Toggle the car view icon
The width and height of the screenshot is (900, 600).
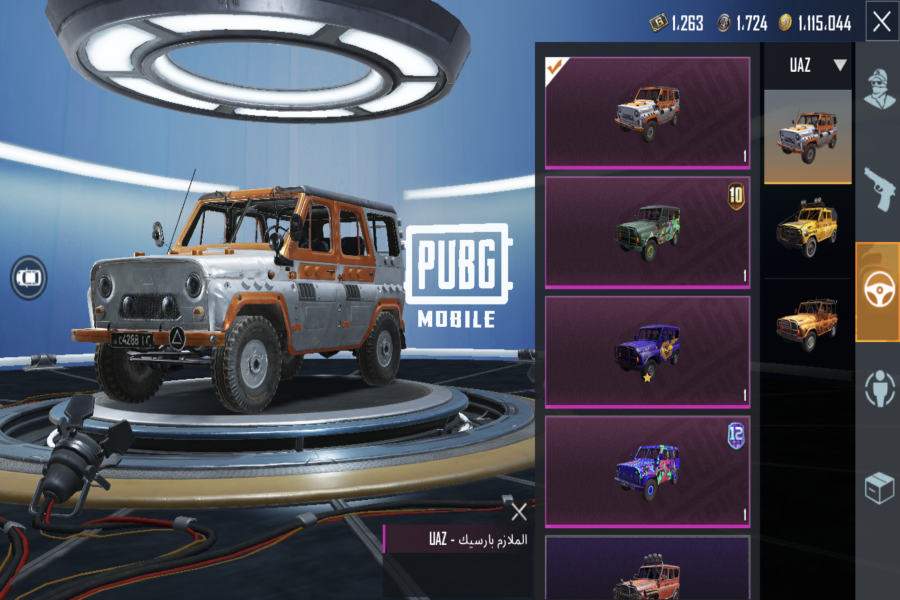click(29, 276)
